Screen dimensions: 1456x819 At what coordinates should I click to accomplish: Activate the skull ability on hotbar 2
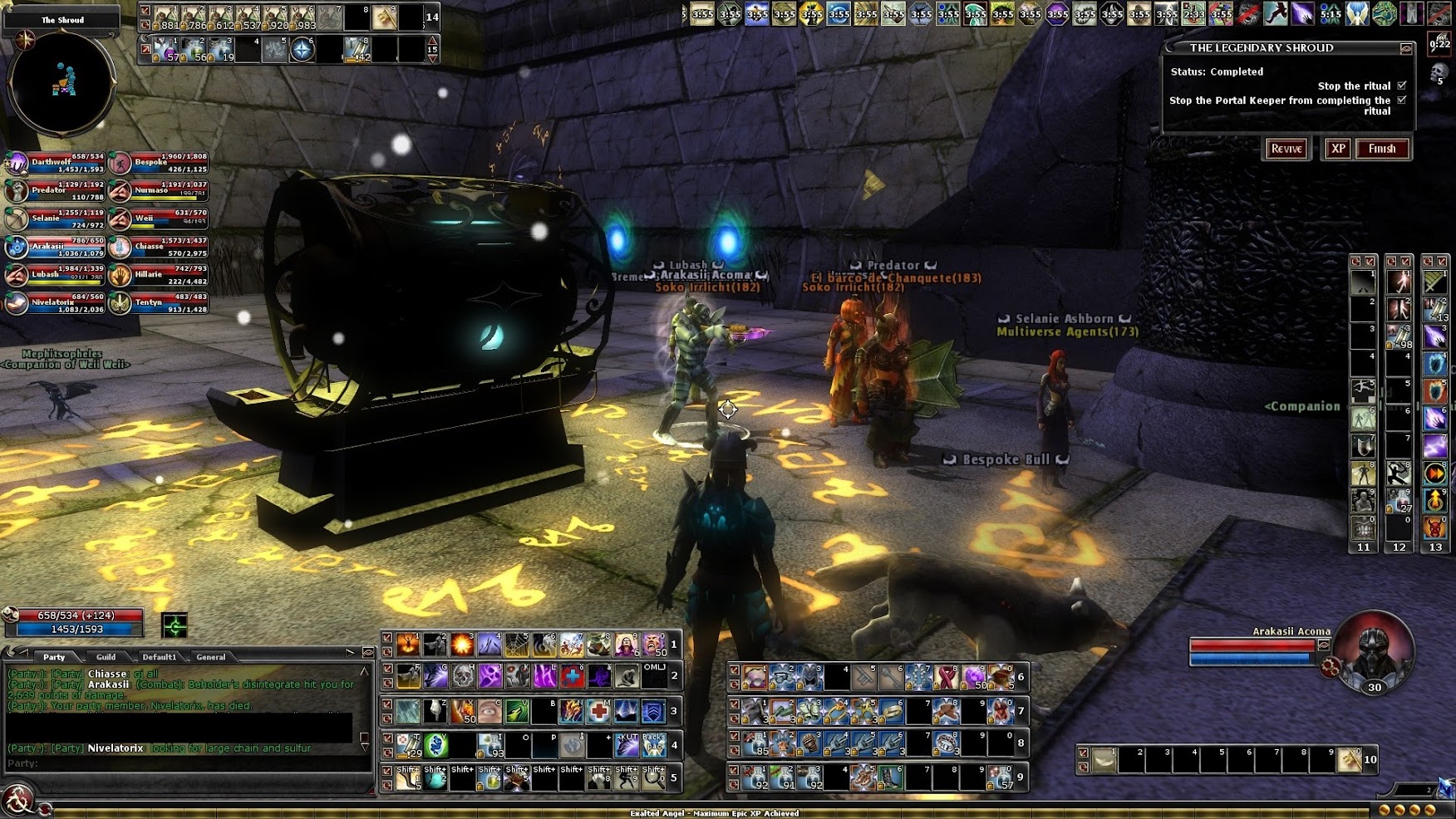[463, 676]
